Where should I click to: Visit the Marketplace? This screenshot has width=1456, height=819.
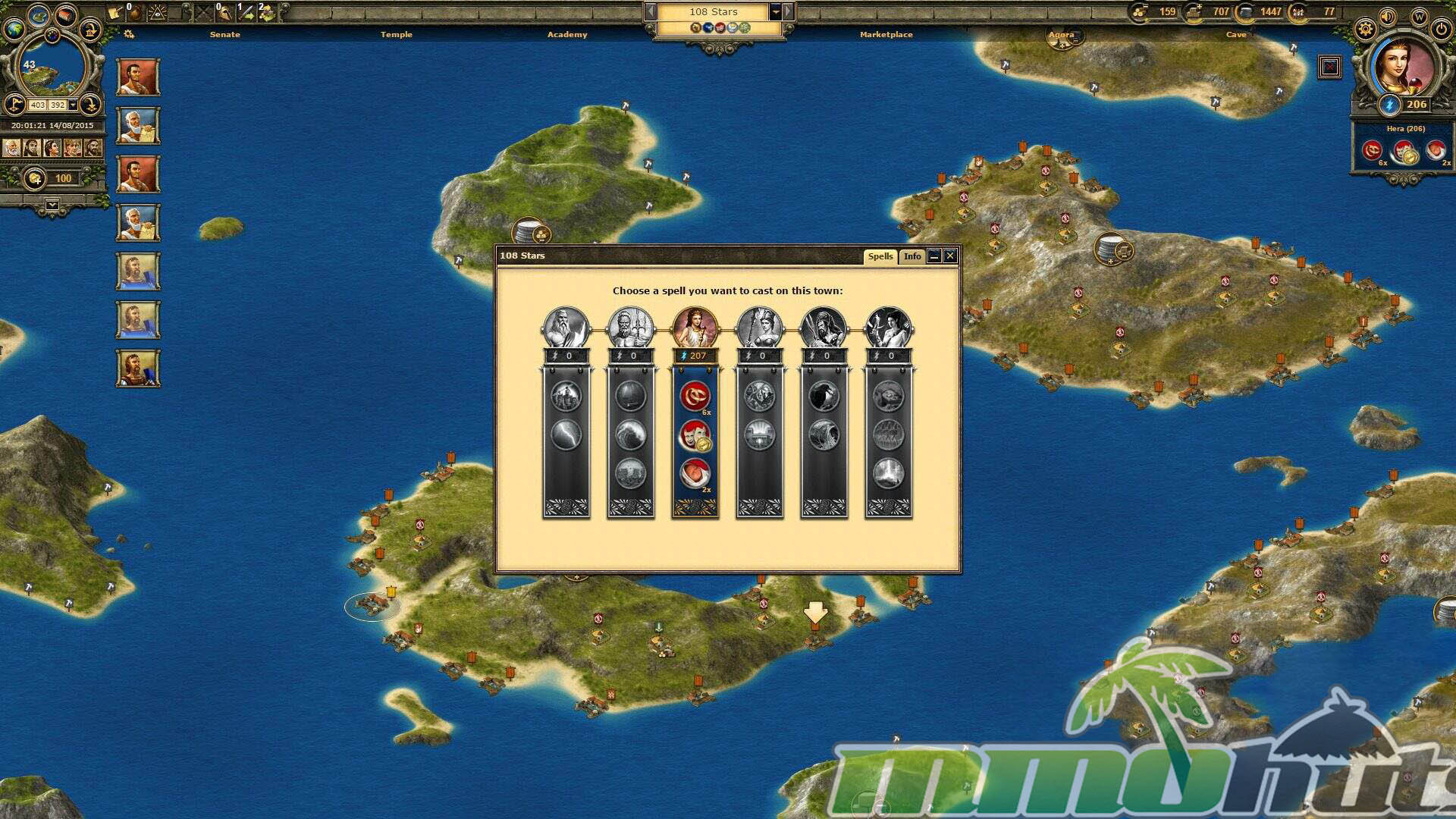[x=886, y=35]
